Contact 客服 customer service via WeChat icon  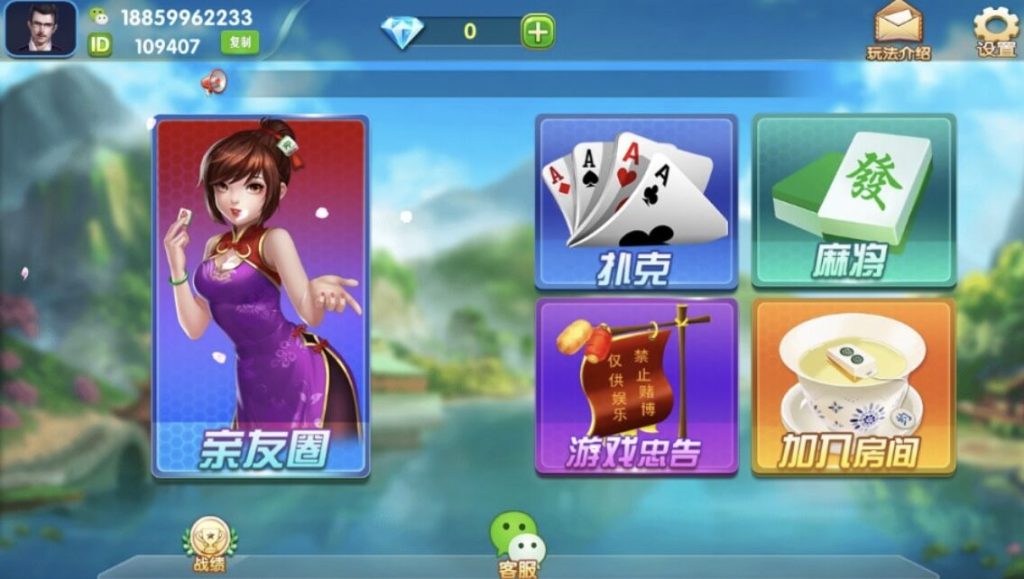click(x=517, y=545)
